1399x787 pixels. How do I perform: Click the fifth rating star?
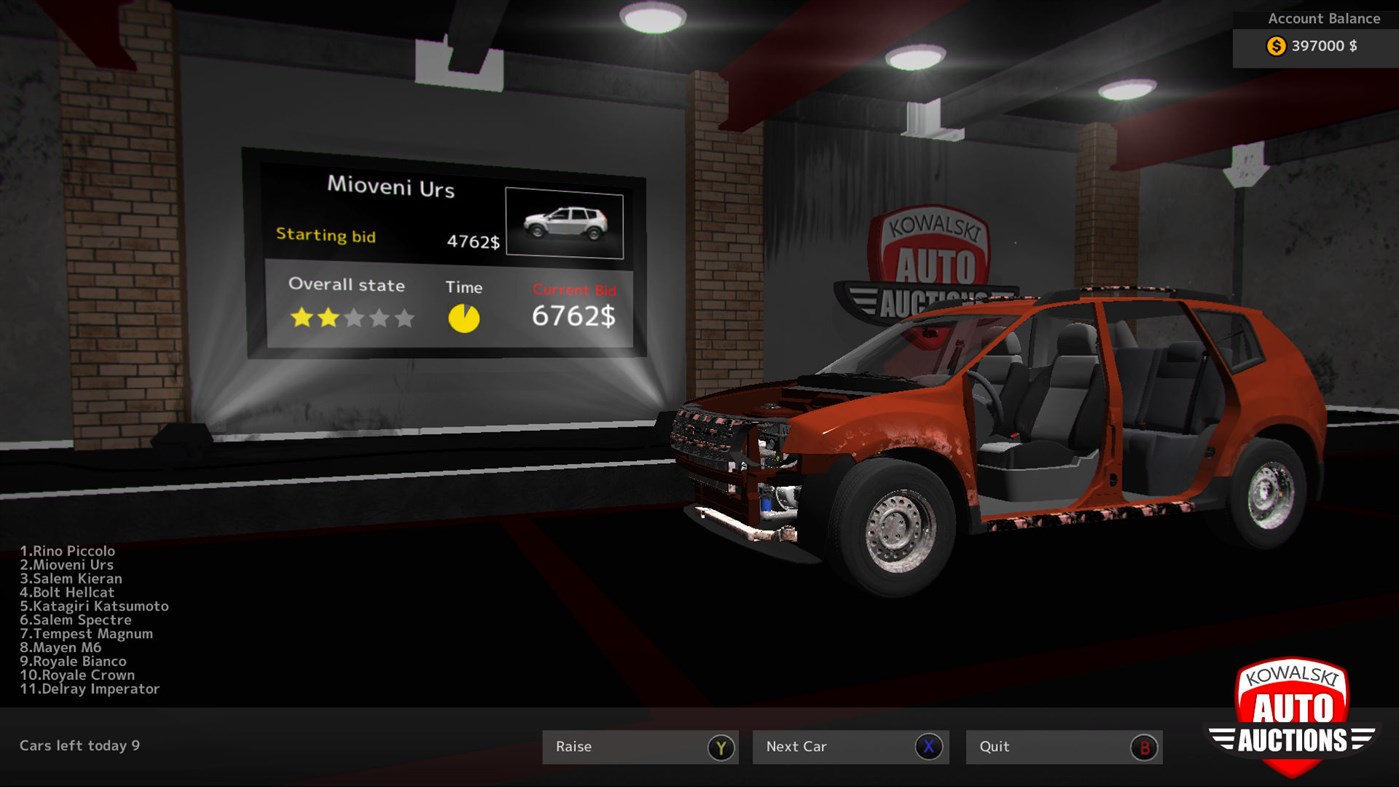(x=403, y=318)
